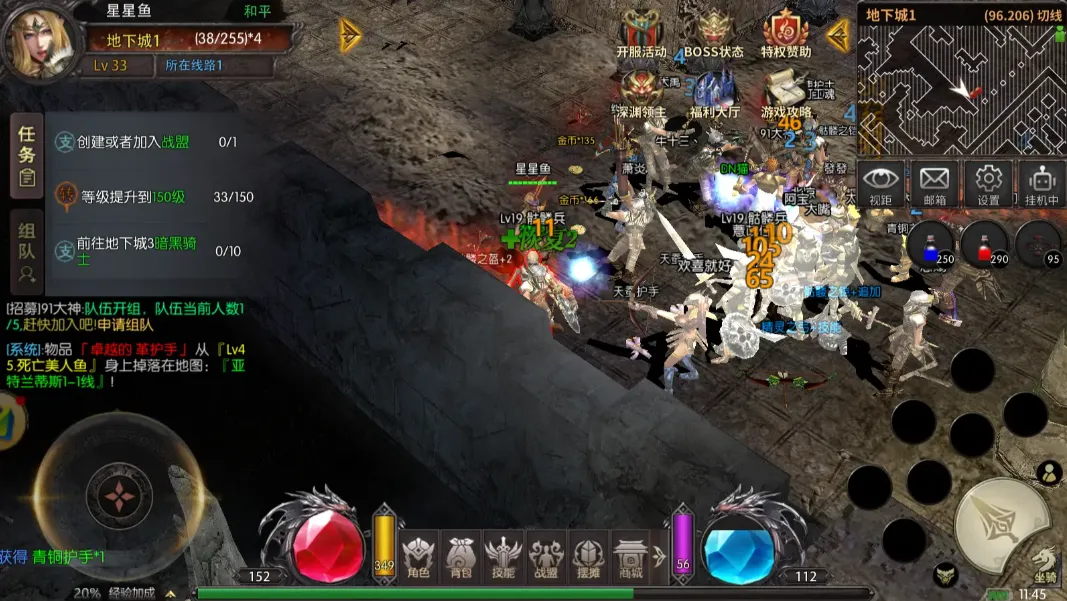Open the 背包 backpack
Screen dimensions: 1067x601
(x=461, y=556)
